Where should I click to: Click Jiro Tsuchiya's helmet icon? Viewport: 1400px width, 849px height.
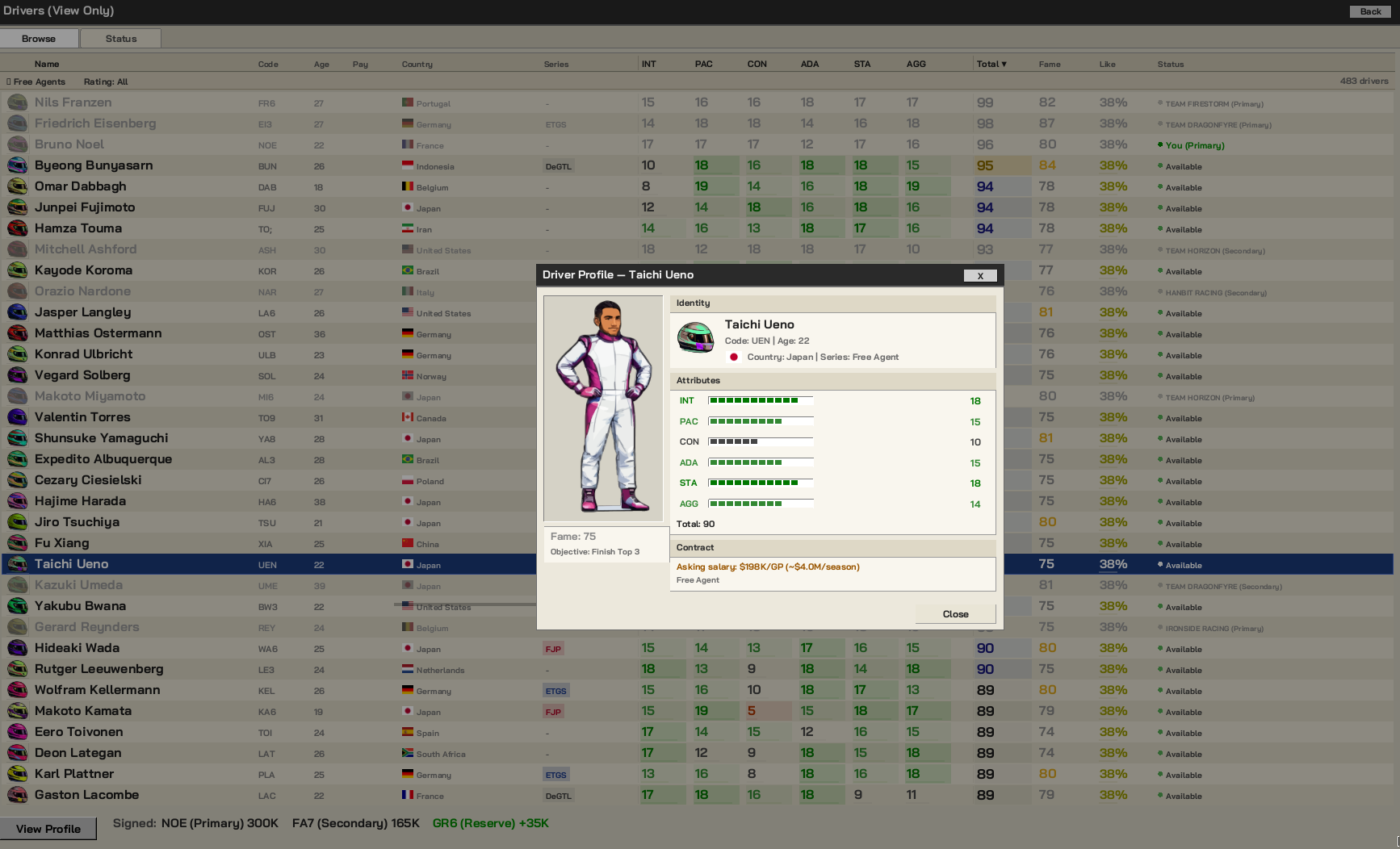click(17, 522)
